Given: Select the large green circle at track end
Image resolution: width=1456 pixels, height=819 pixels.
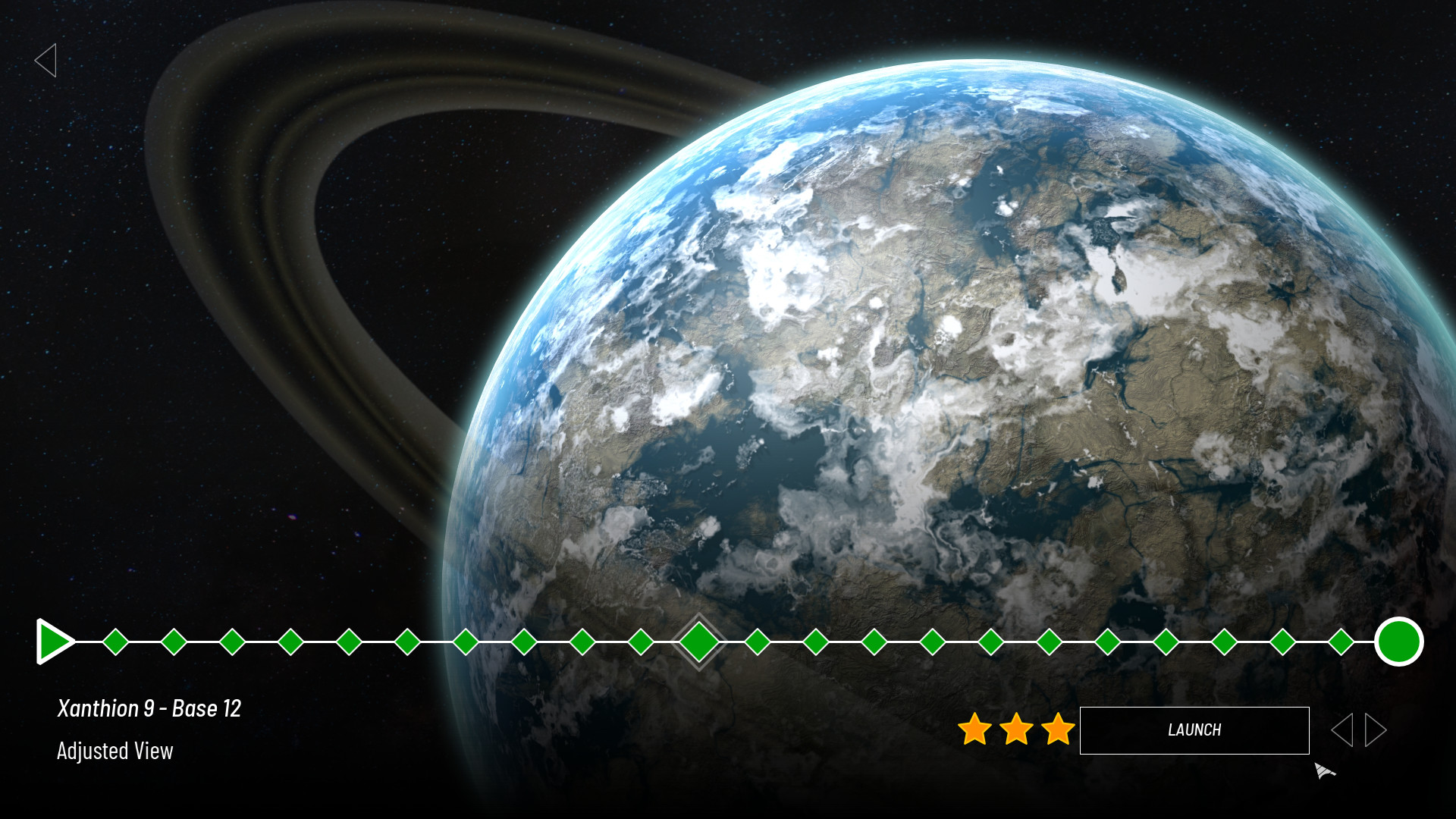Looking at the screenshot, I should 1399,642.
